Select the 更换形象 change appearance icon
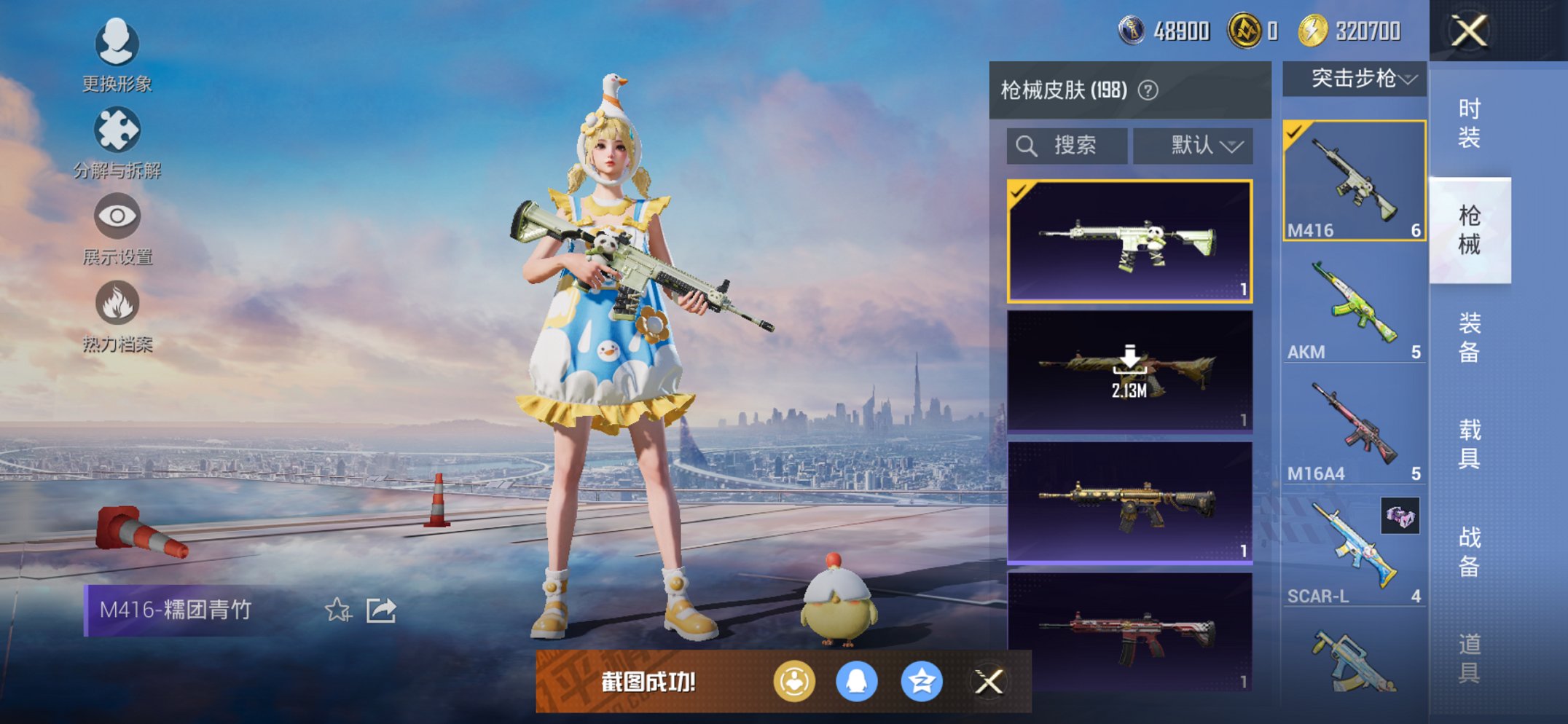Image resolution: width=1568 pixels, height=724 pixels. (x=117, y=45)
